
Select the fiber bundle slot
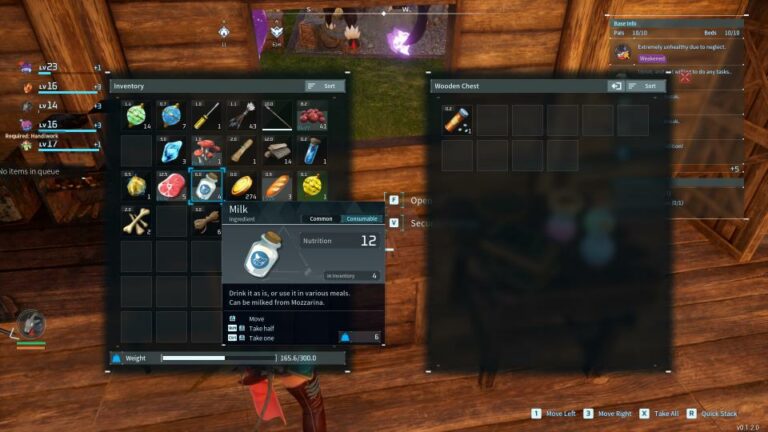pos(206,220)
